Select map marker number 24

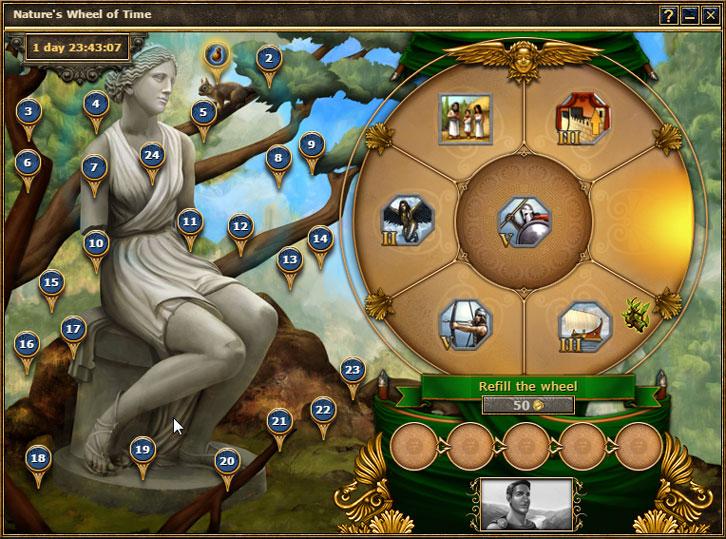coord(151,155)
